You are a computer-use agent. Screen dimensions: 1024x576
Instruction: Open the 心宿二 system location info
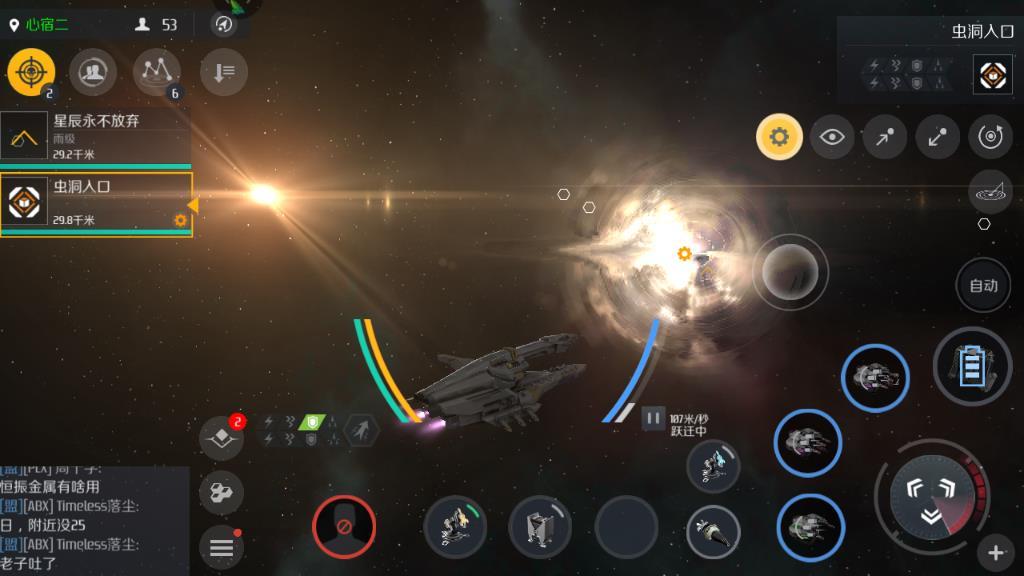click(x=40, y=24)
